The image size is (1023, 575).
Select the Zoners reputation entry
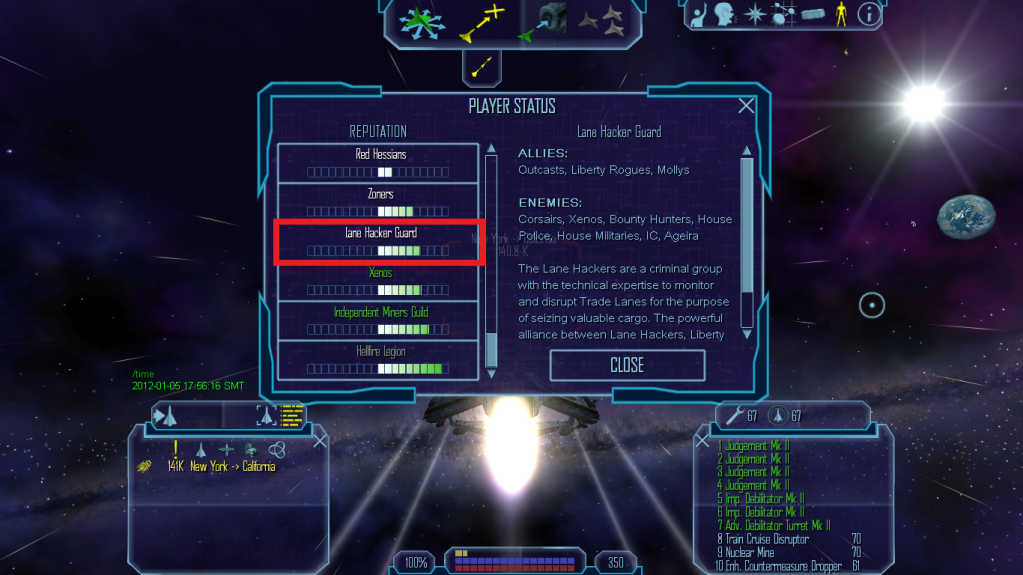[378, 202]
